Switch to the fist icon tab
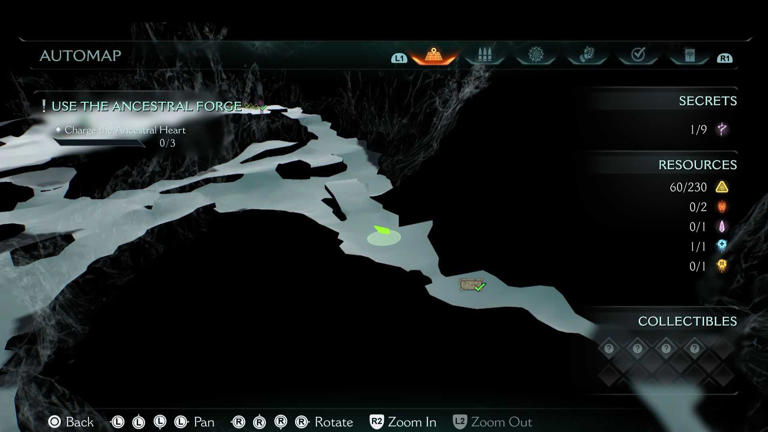 (x=588, y=56)
